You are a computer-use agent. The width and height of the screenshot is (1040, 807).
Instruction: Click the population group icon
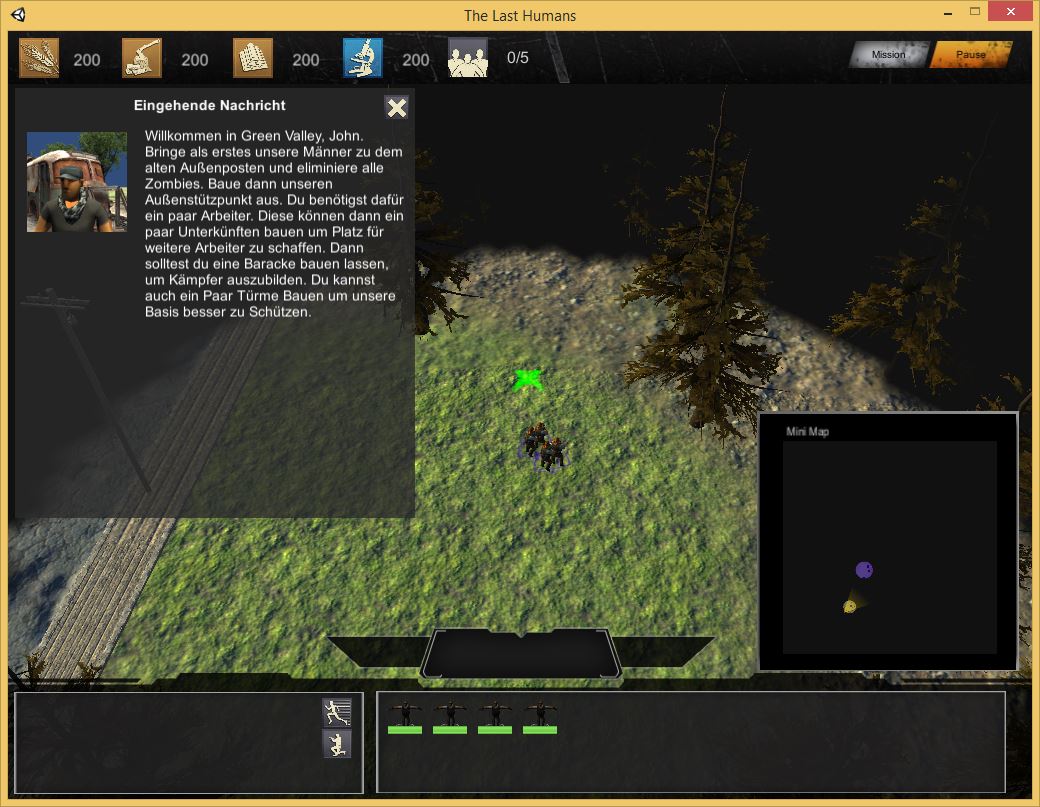(x=468, y=58)
